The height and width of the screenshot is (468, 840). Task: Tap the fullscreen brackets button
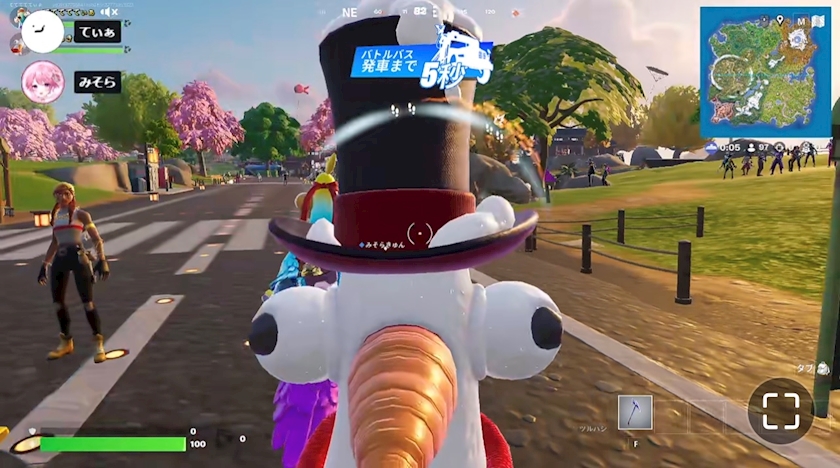tap(780, 410)
